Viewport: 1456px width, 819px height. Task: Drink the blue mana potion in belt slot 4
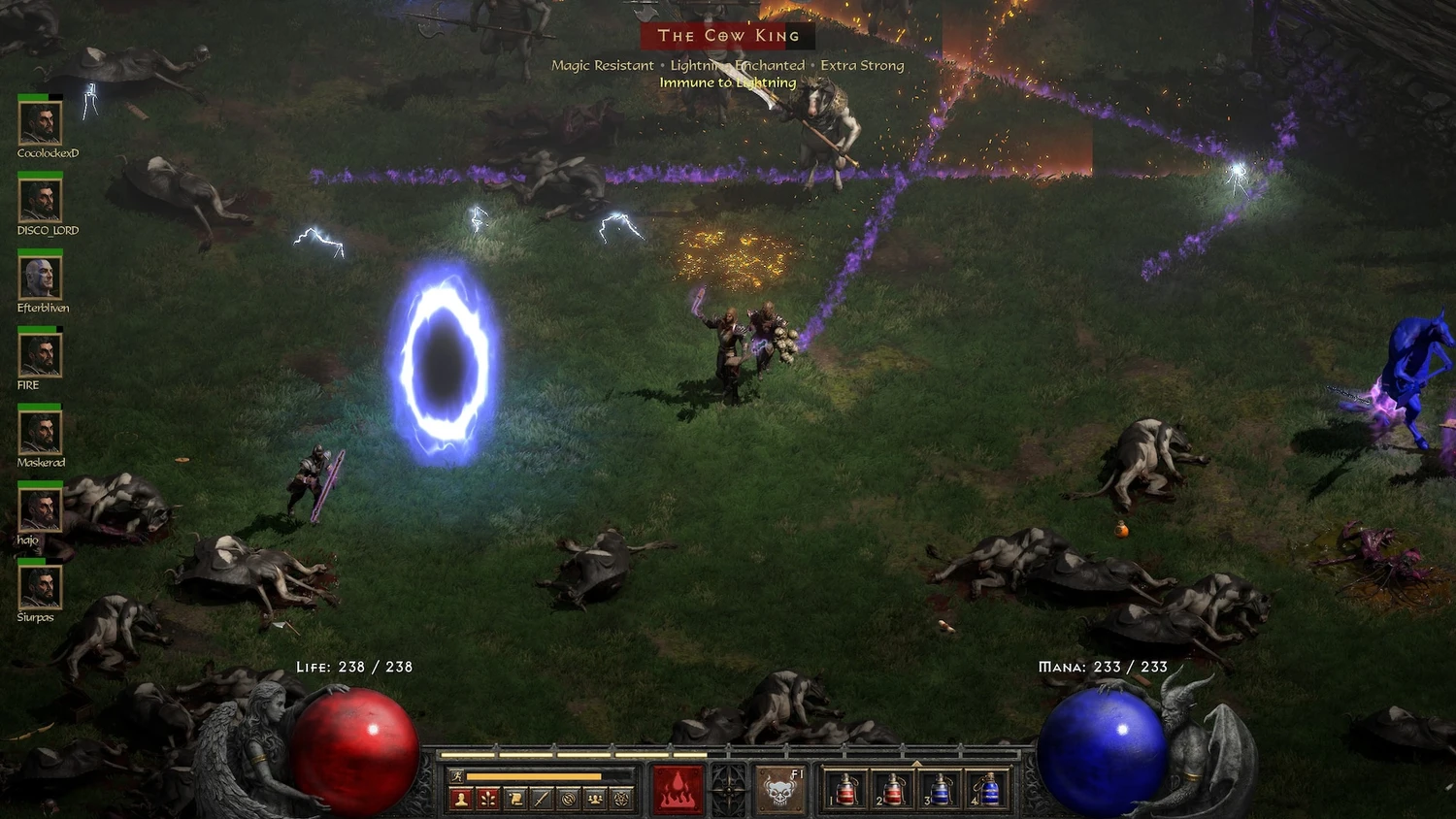click(x=986, y=790)
